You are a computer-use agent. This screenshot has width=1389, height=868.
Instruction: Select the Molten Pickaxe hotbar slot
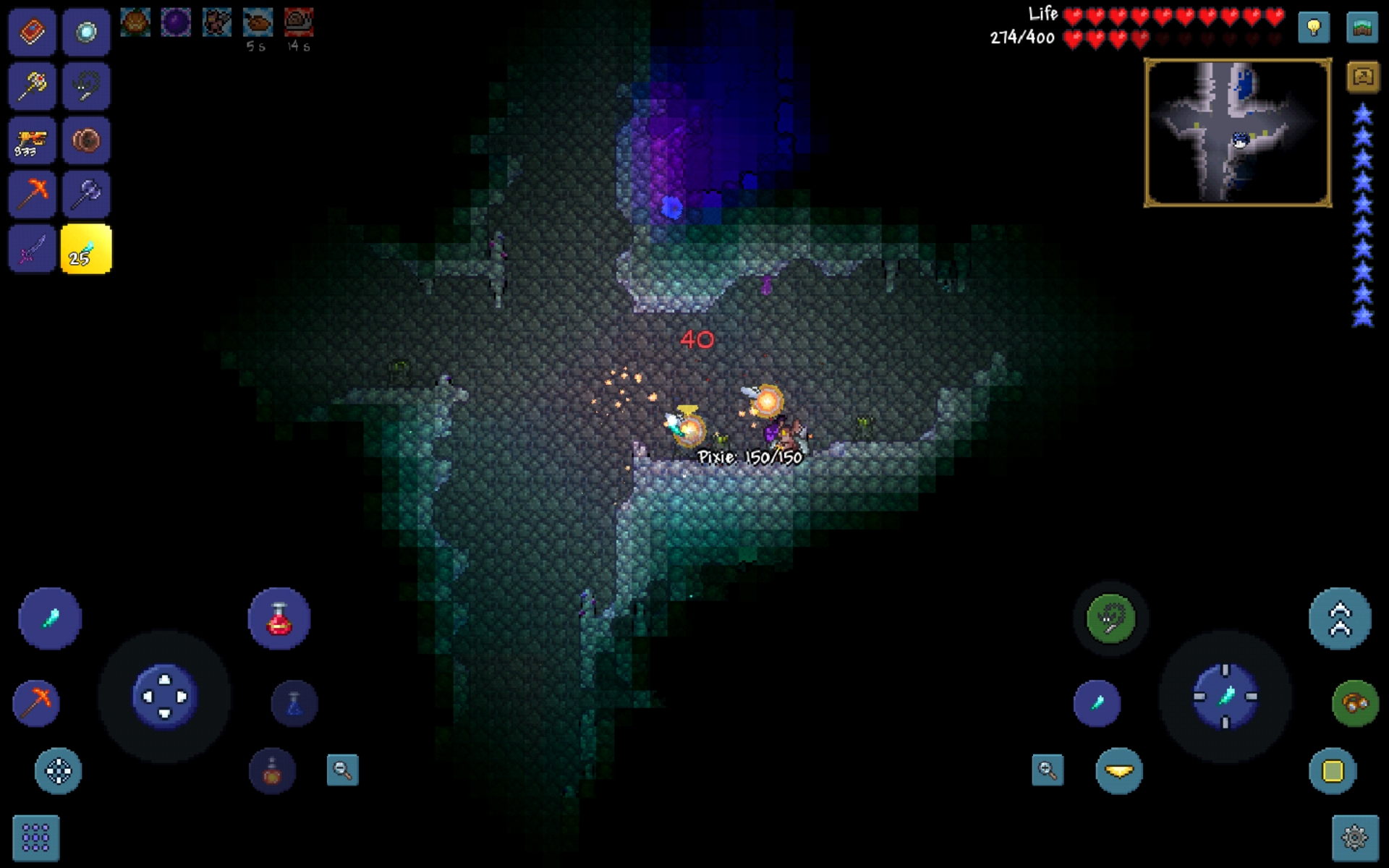(32, 194)
